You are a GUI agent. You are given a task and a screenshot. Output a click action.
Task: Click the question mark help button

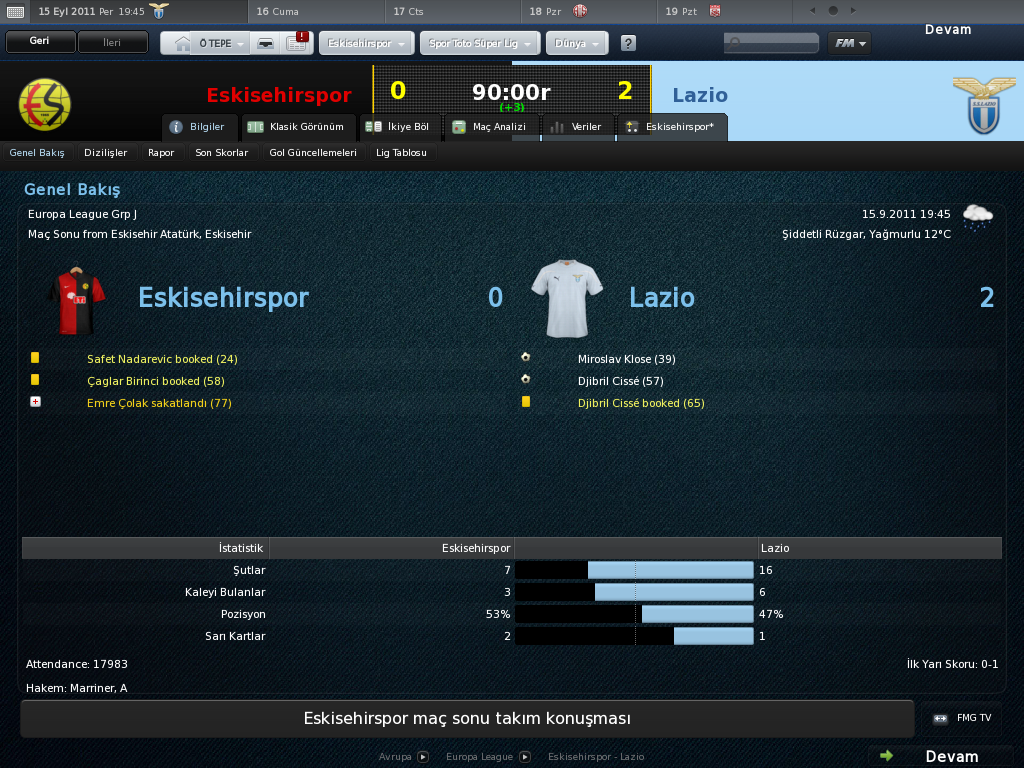[x=628, y=44]
